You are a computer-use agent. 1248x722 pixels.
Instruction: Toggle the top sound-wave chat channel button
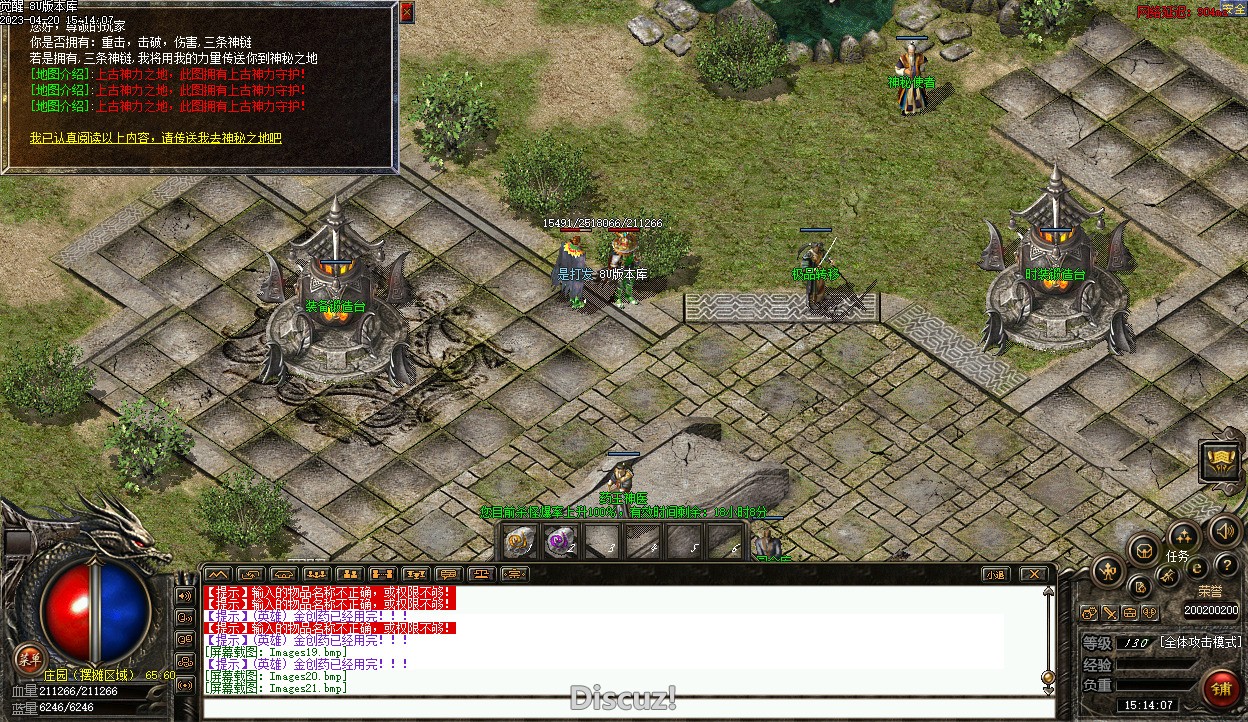[184, 595]
